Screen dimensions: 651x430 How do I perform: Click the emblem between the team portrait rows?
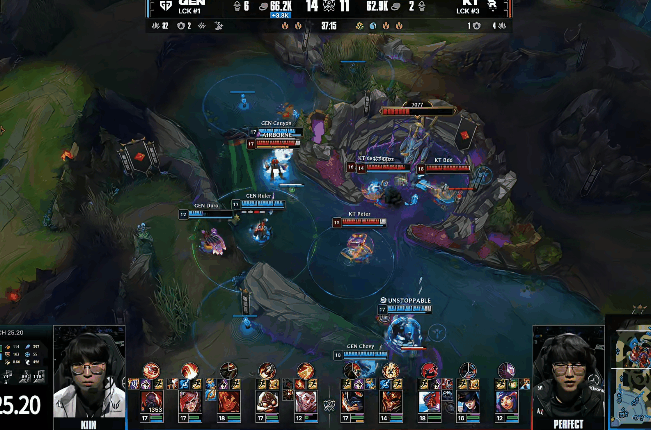point(326,405)
